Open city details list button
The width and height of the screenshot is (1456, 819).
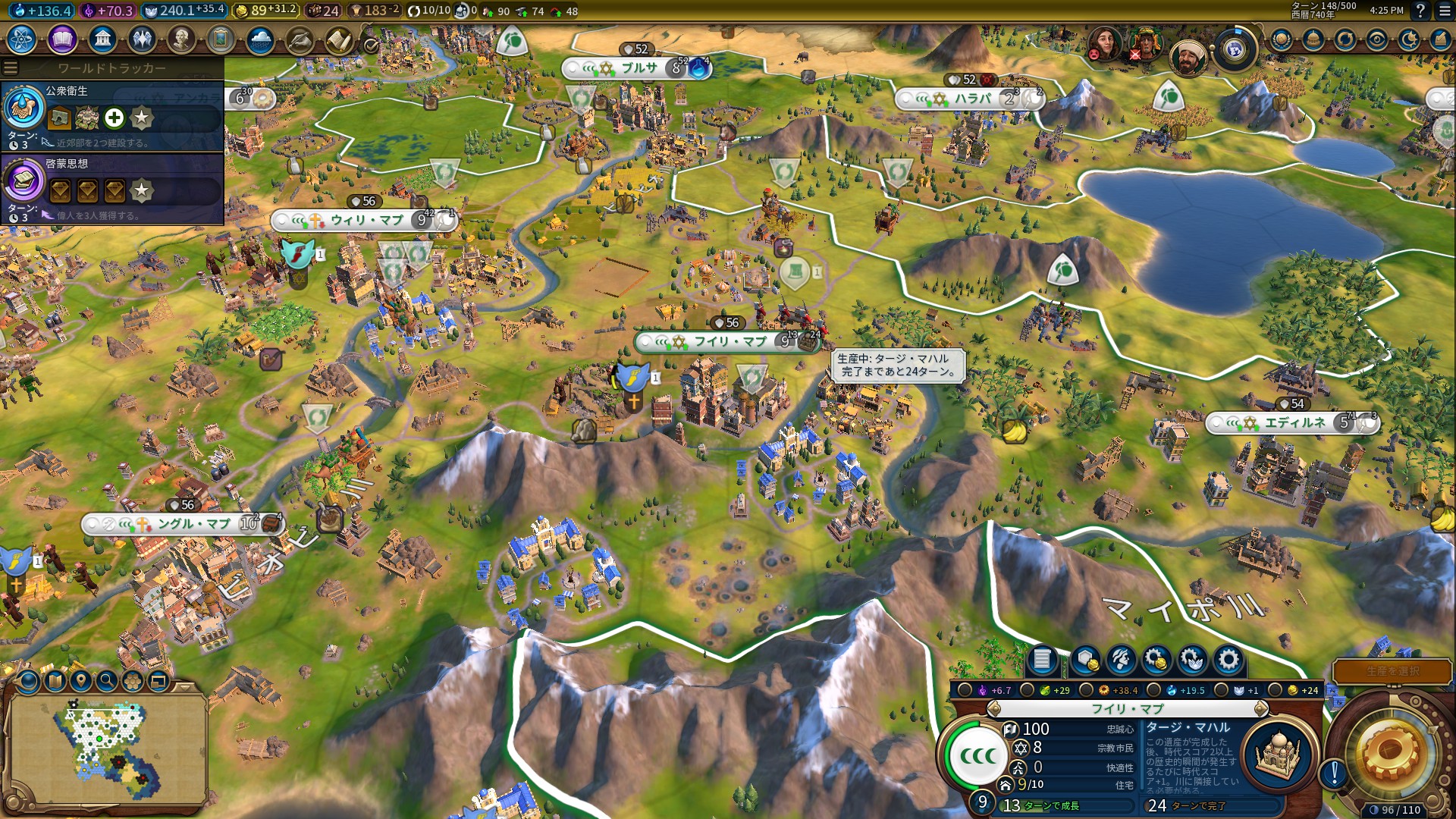tap(1042, 660)
